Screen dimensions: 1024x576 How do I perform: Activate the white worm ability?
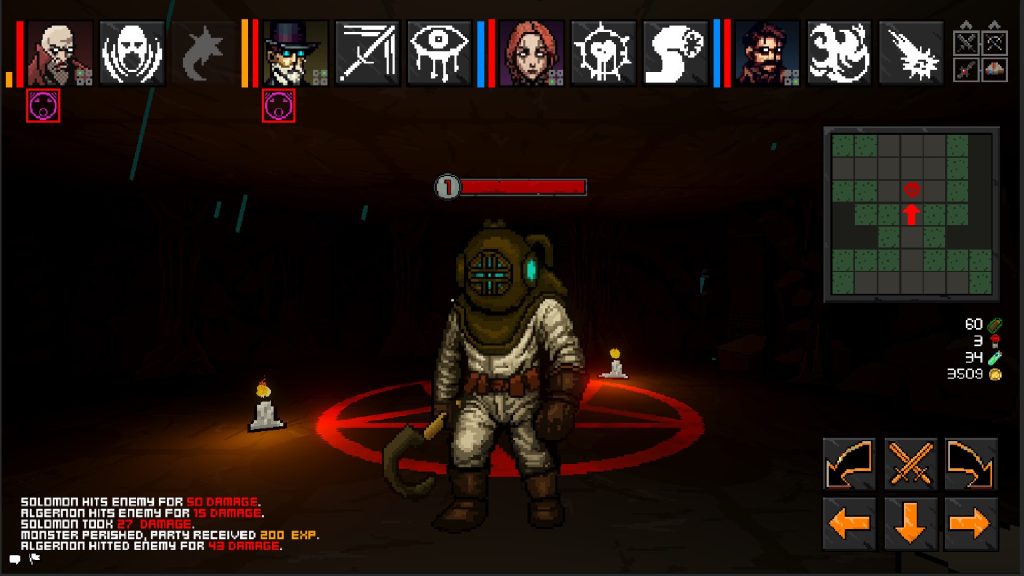[x=675, y=53]
